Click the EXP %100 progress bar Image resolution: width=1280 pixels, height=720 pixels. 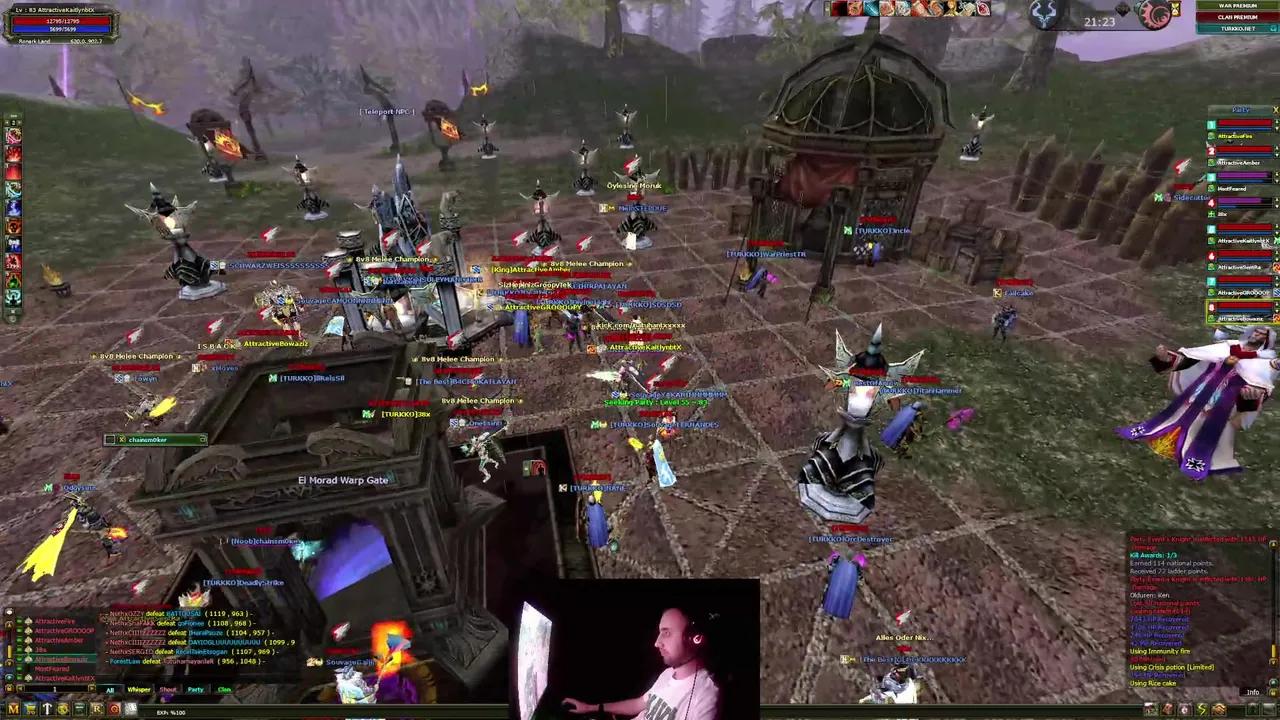coord(173,711)
